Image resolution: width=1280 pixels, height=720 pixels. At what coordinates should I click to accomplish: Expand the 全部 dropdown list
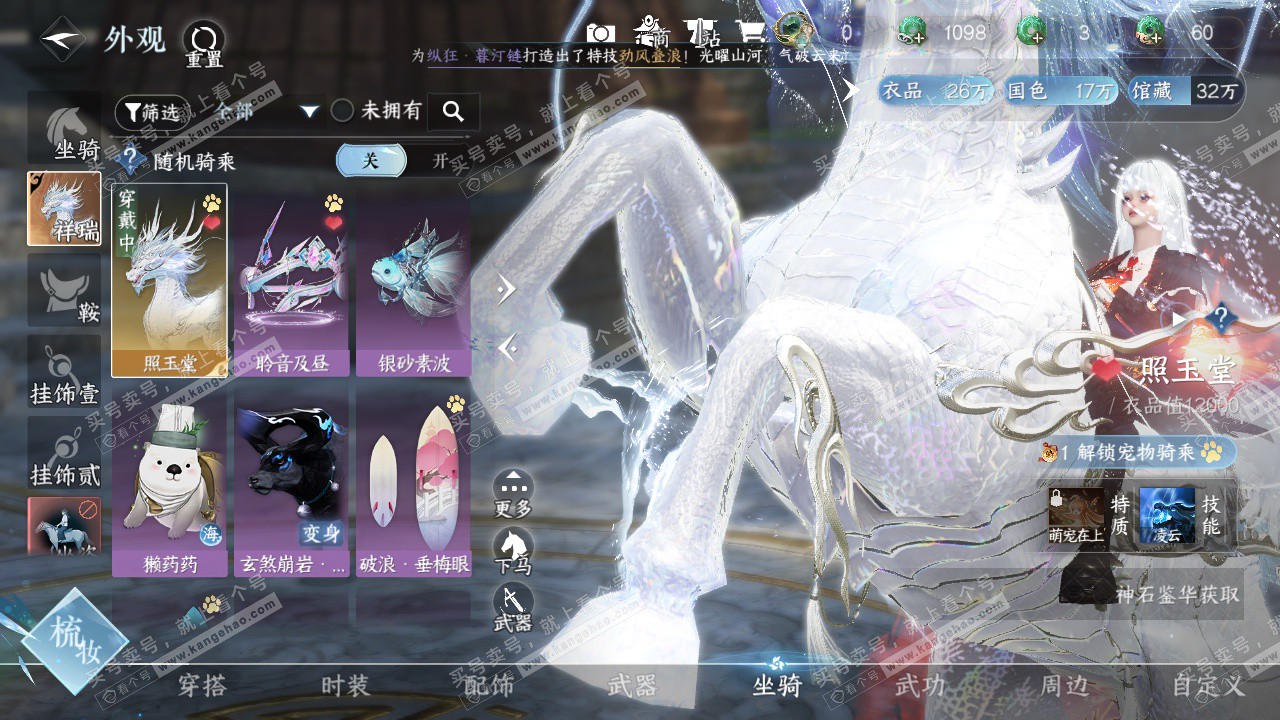[x=309, y=111]
